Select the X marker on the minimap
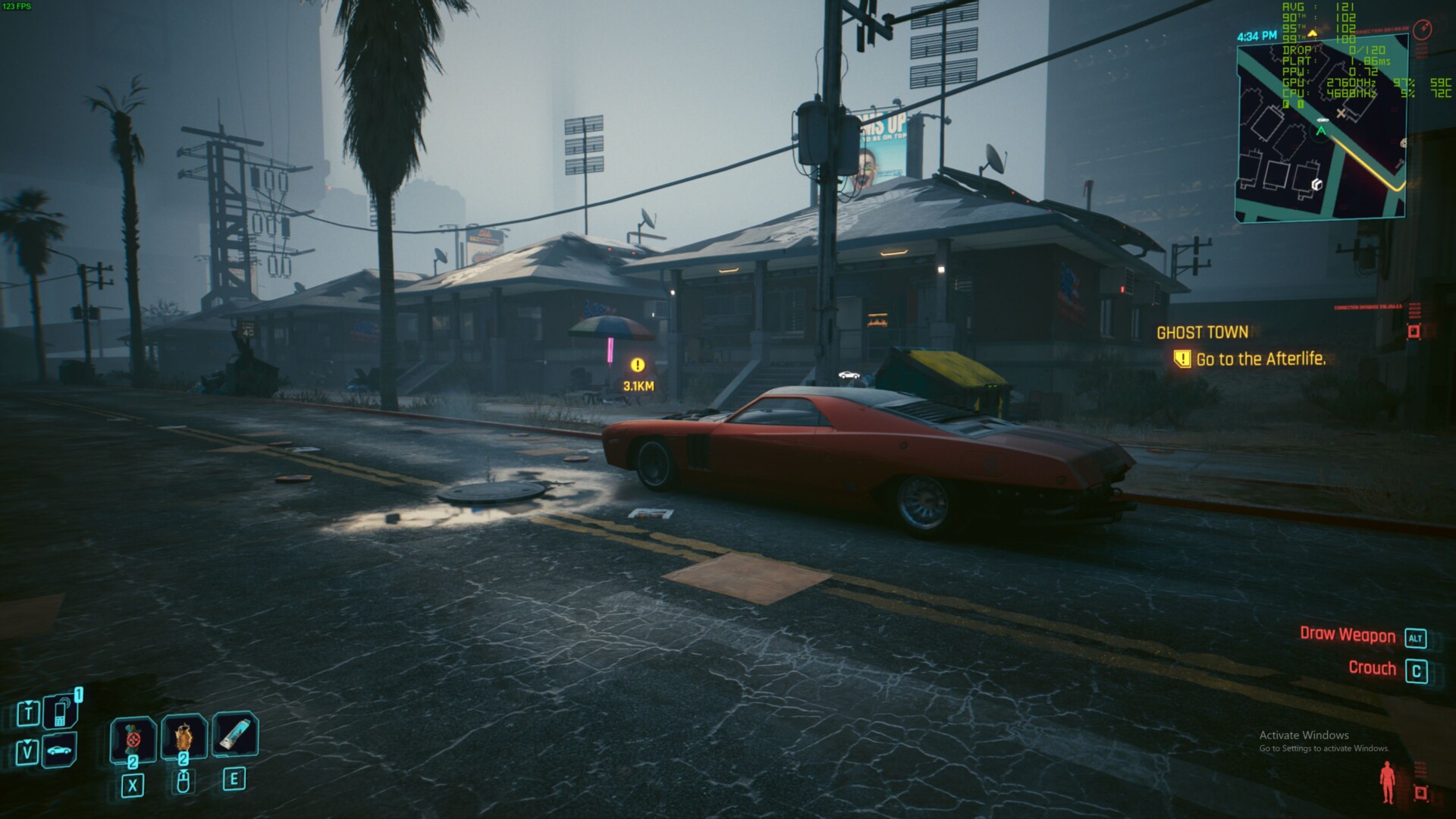This screenshot has height=819, width=1456. click(x=1341, y=114)
